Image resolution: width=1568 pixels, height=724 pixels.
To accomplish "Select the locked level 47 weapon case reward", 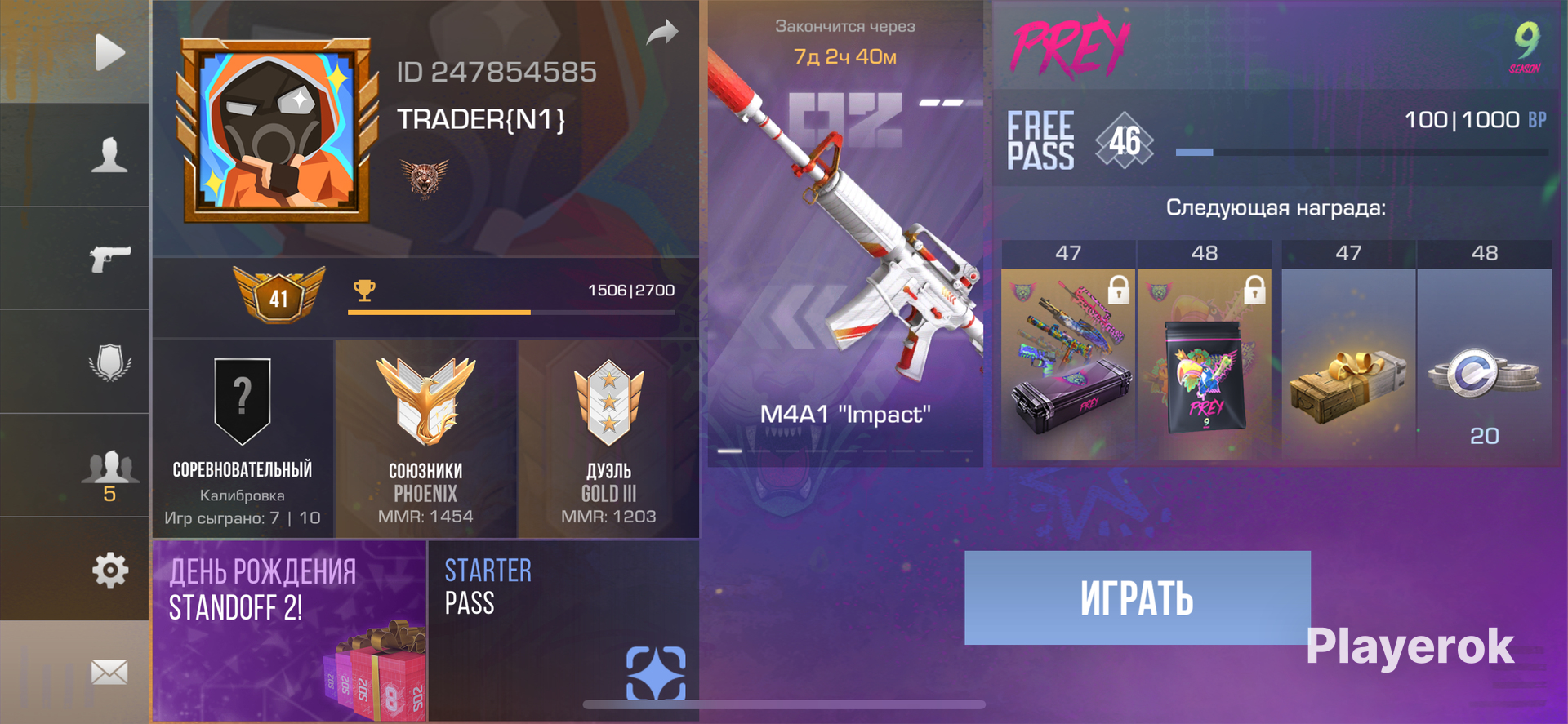I will click(1068, 359).
